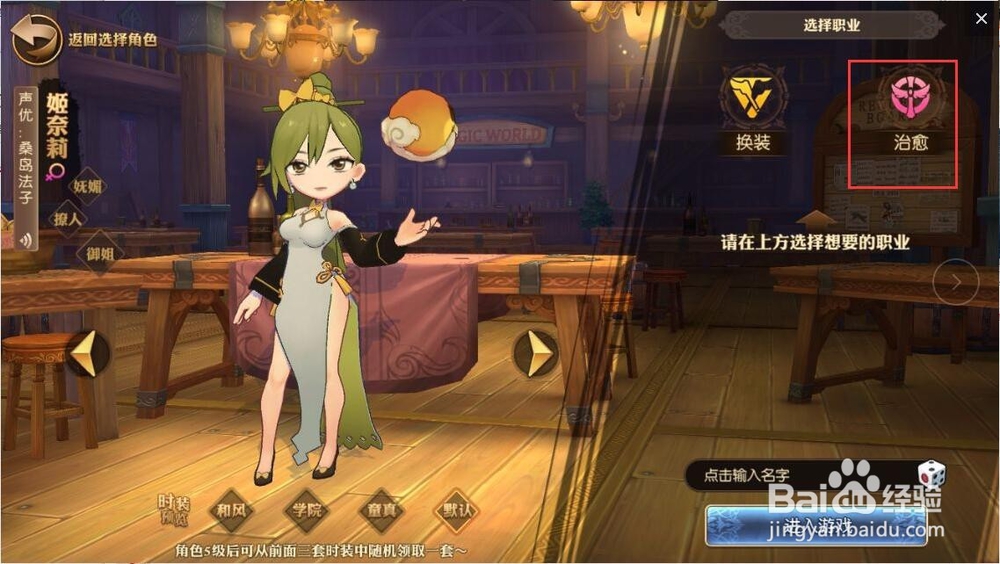The width and height of the screenshot is (1000, 564).
Task: Select the 御姐 personality tag
Action: [100, 250]
